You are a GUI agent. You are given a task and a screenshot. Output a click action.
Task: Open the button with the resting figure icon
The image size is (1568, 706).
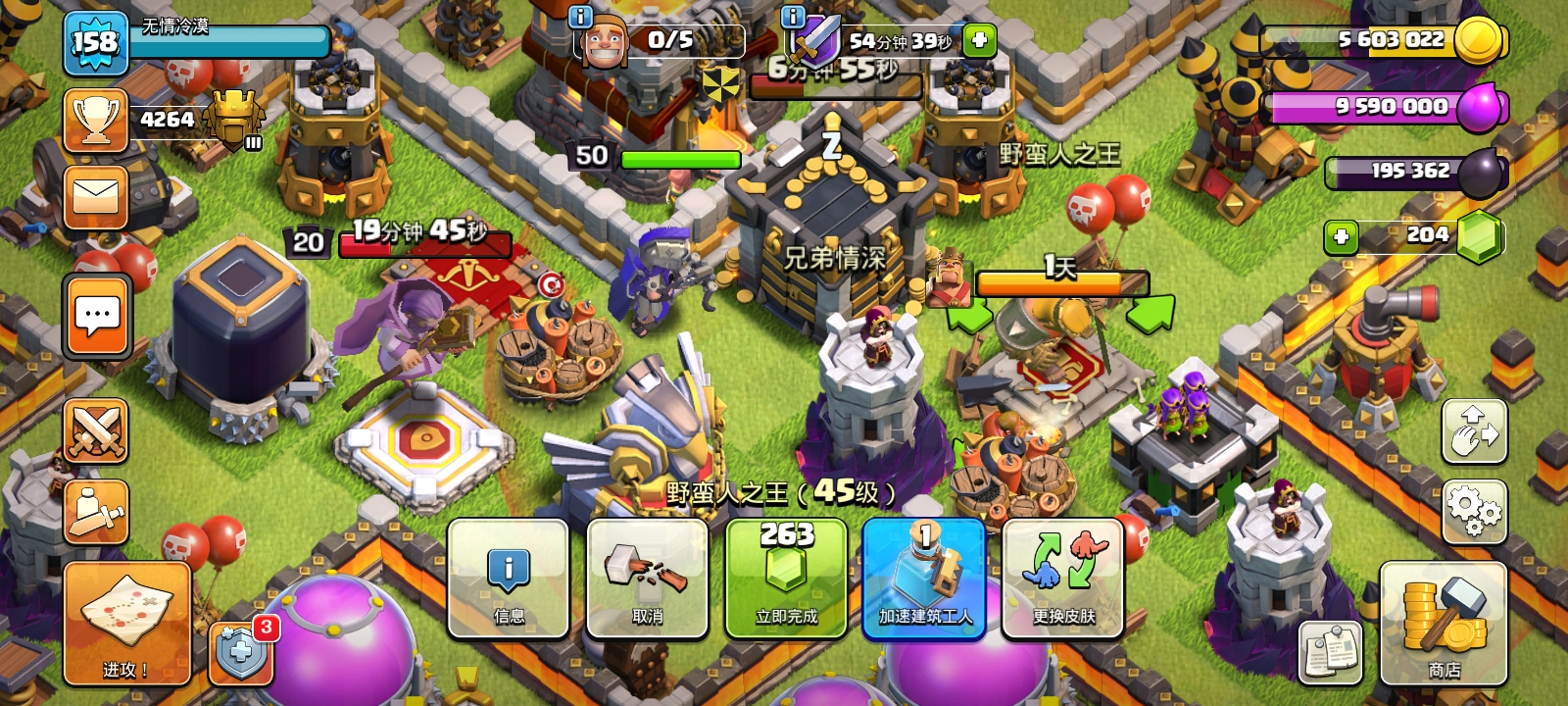click(96, 511)
